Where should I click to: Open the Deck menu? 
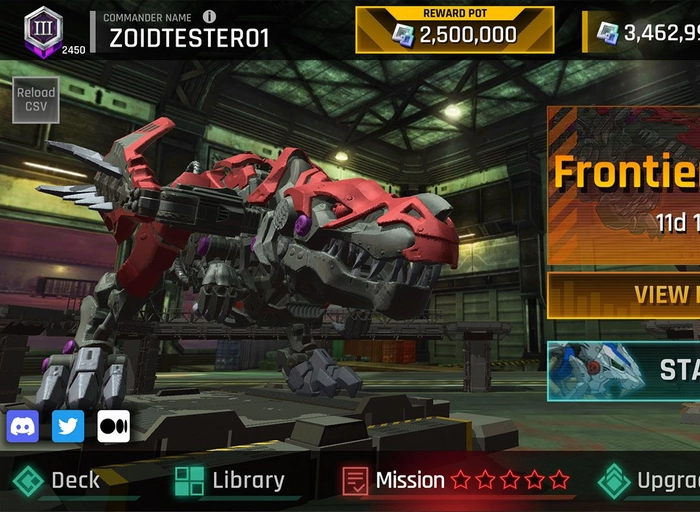(58, 481)
